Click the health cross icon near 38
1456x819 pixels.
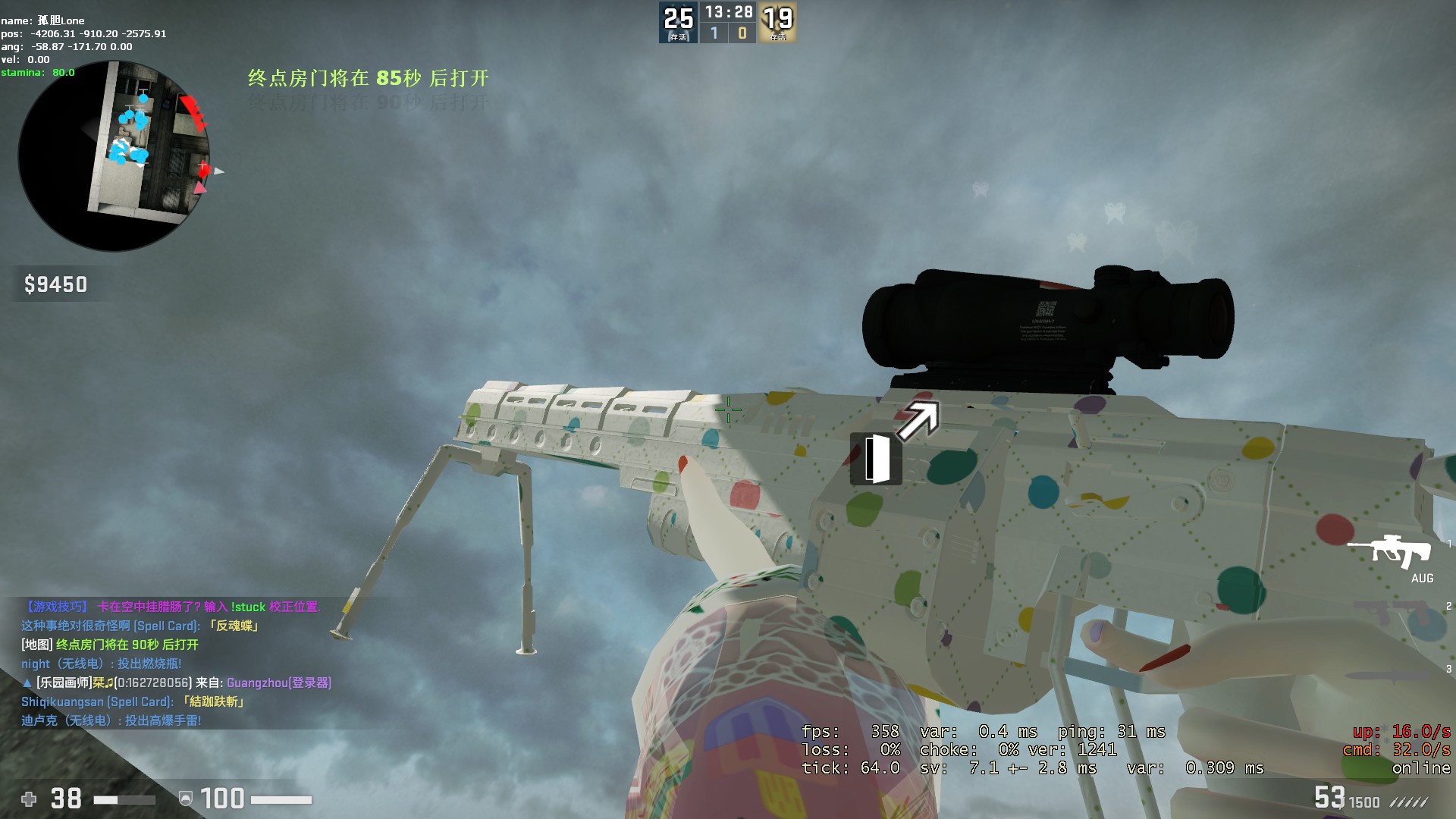(x=27, y=799)
